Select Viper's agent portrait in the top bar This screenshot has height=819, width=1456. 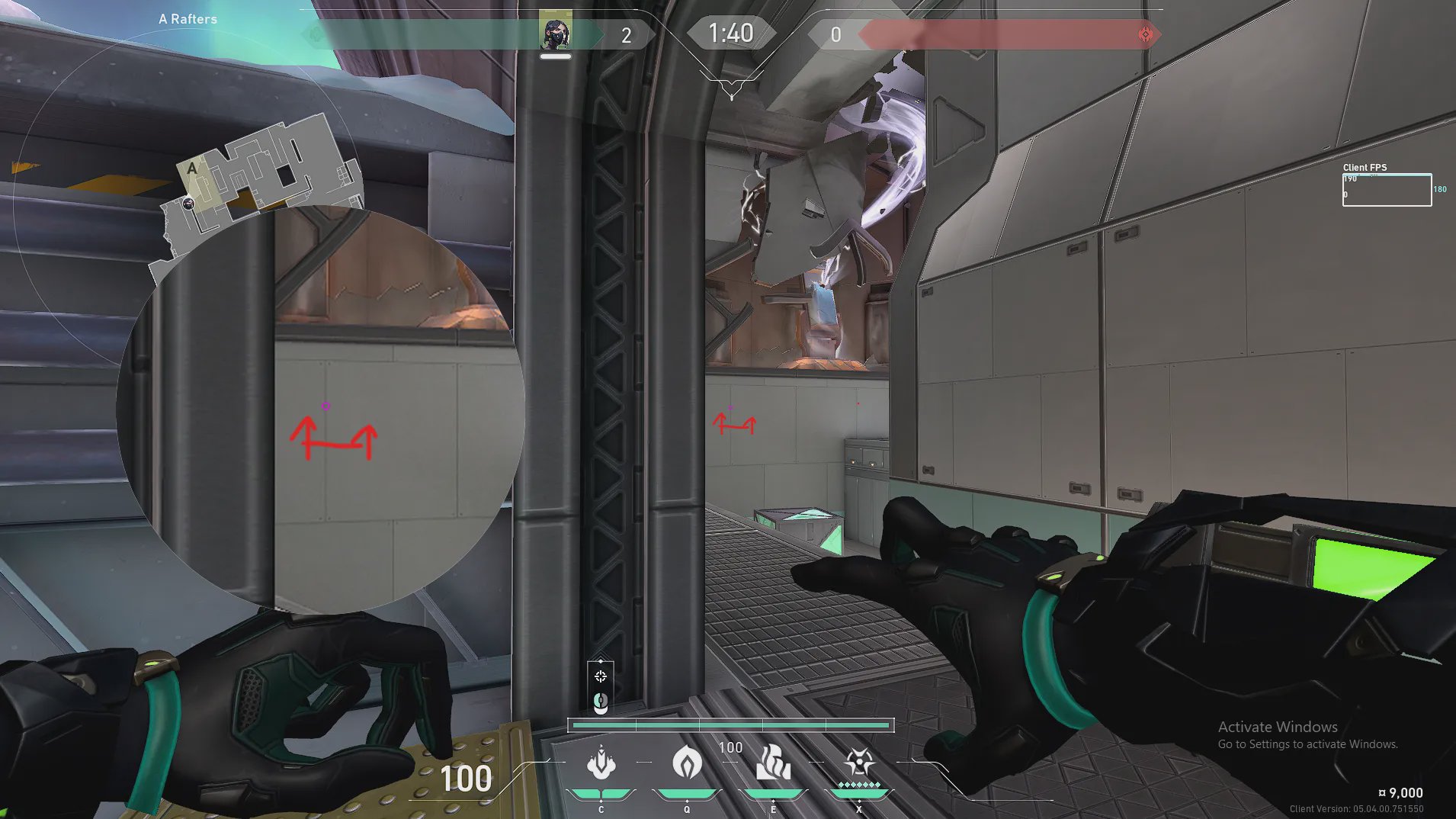click(556, 34)
